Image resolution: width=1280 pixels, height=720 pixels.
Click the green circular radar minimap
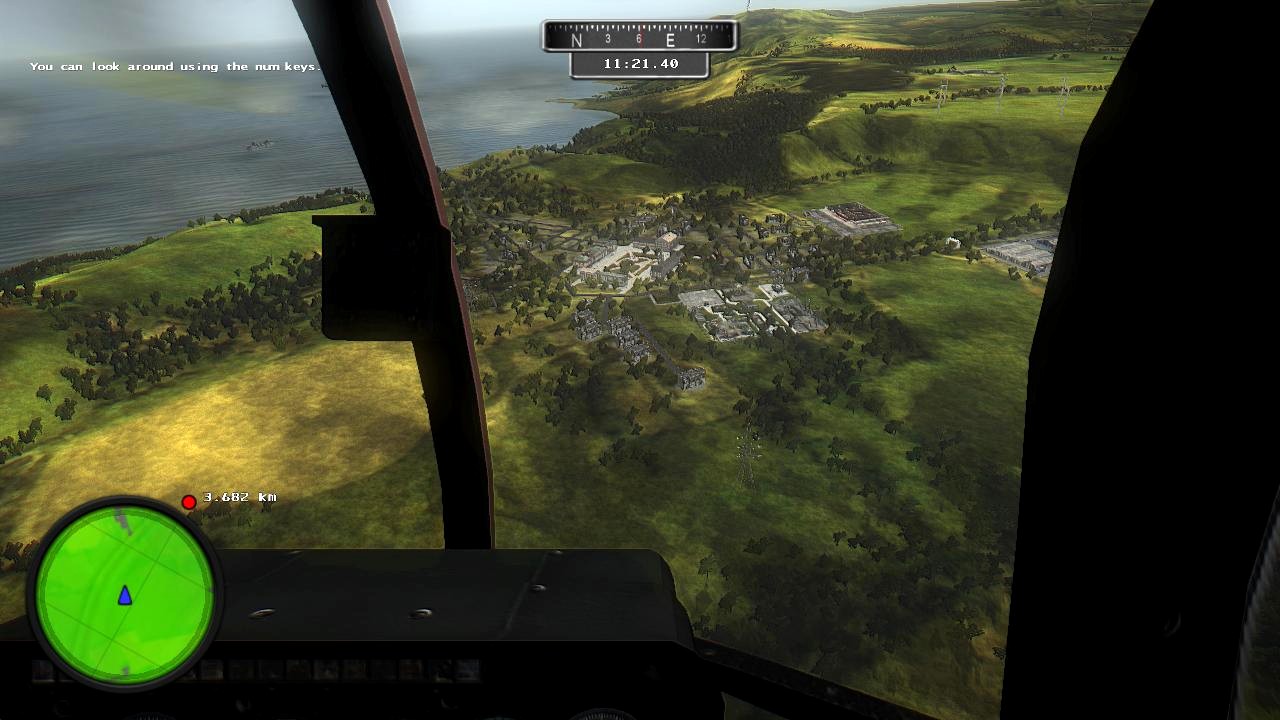[x=125, y=593]
